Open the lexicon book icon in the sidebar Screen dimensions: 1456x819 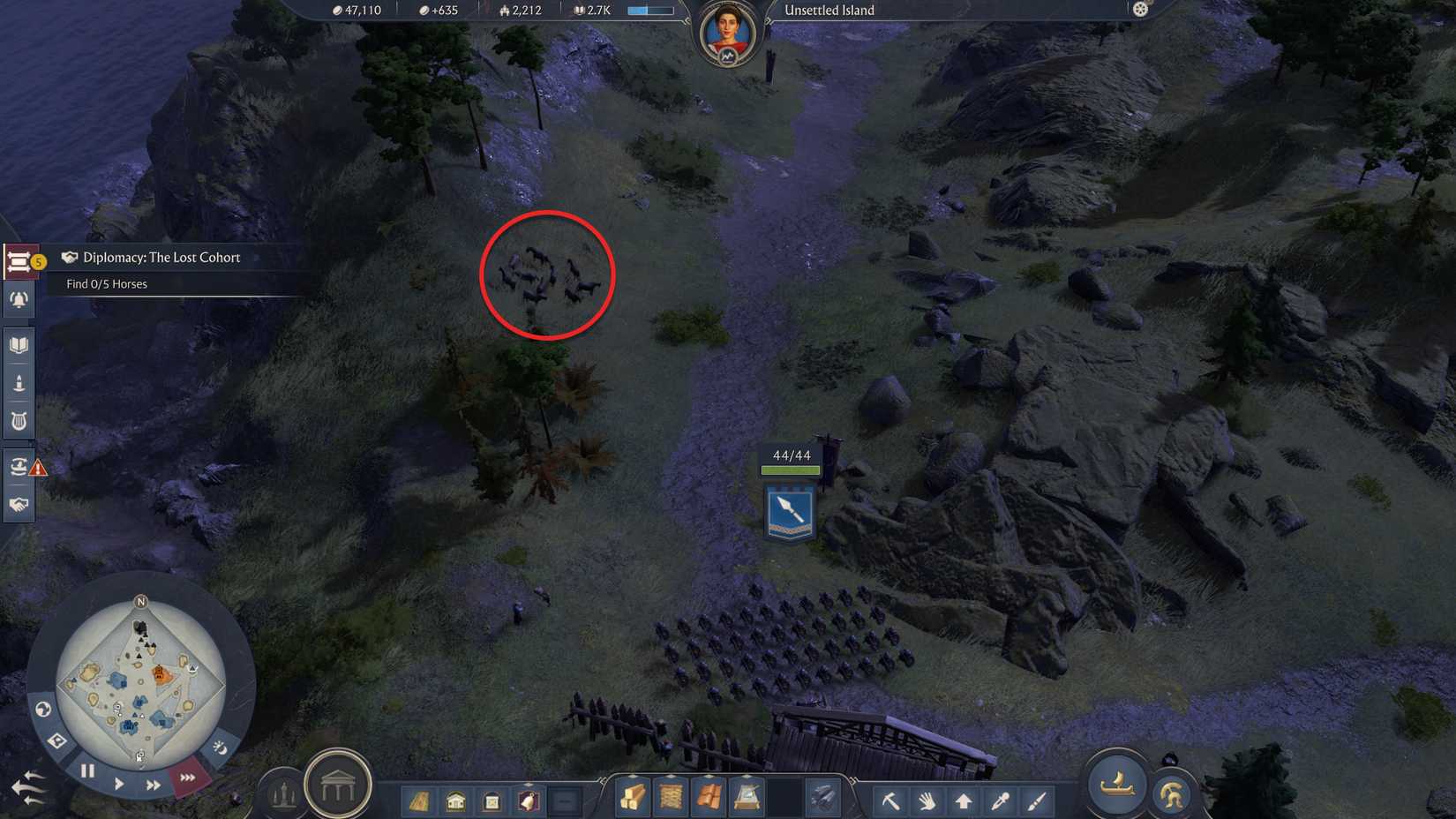(x=19, y=343)
